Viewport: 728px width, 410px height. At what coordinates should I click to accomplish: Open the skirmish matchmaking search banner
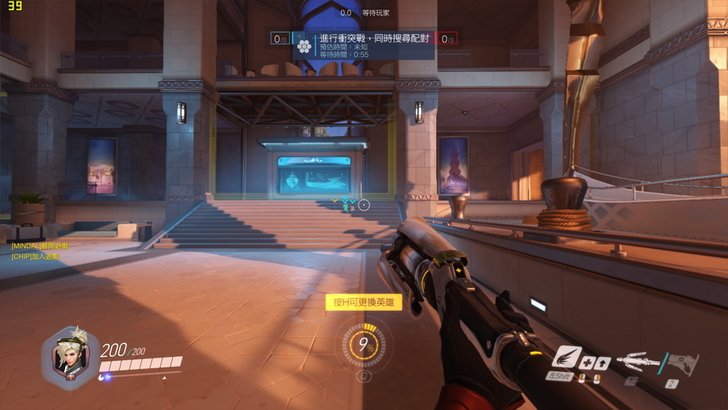tap(364, 44)
